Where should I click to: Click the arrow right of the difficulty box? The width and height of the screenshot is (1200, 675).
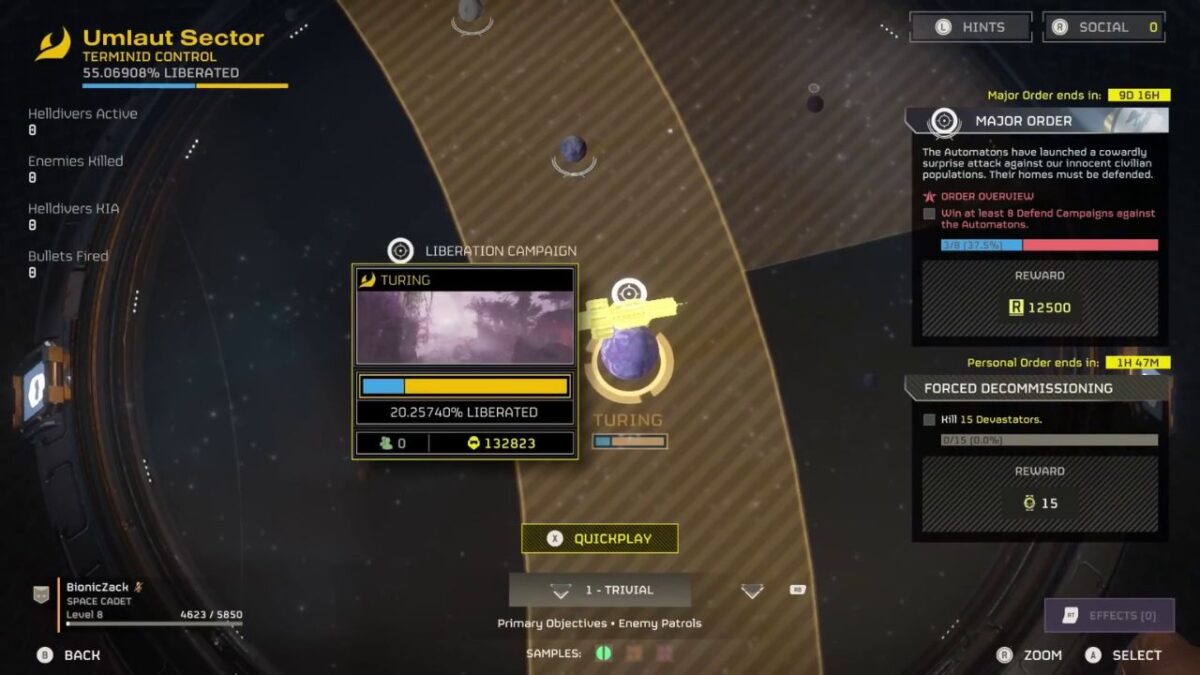(752, 591)
